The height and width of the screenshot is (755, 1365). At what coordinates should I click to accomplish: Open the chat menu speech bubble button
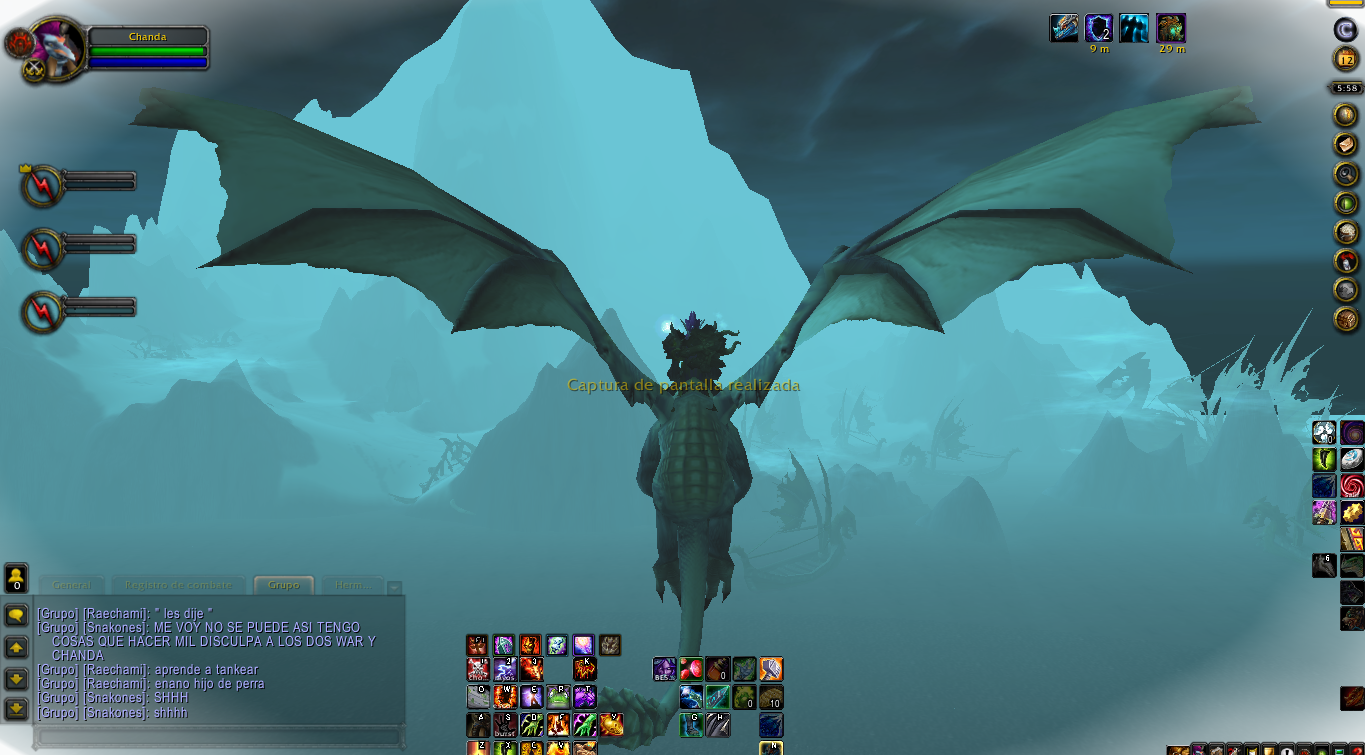point(16,614)
